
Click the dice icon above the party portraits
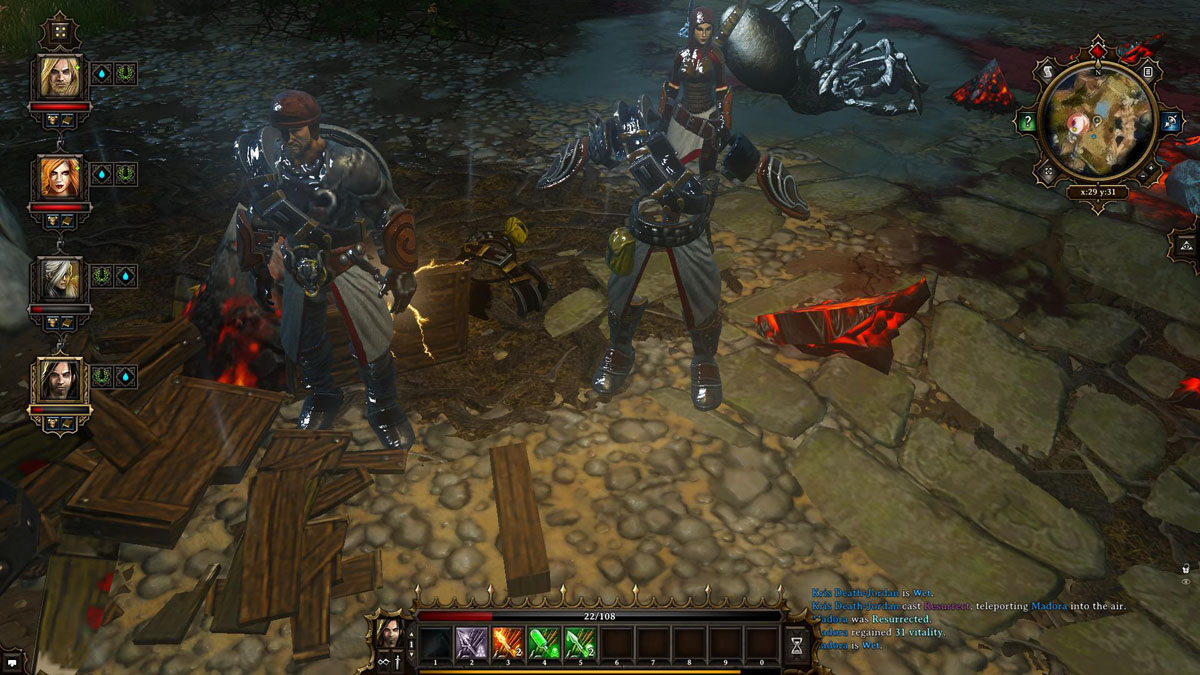60,32
